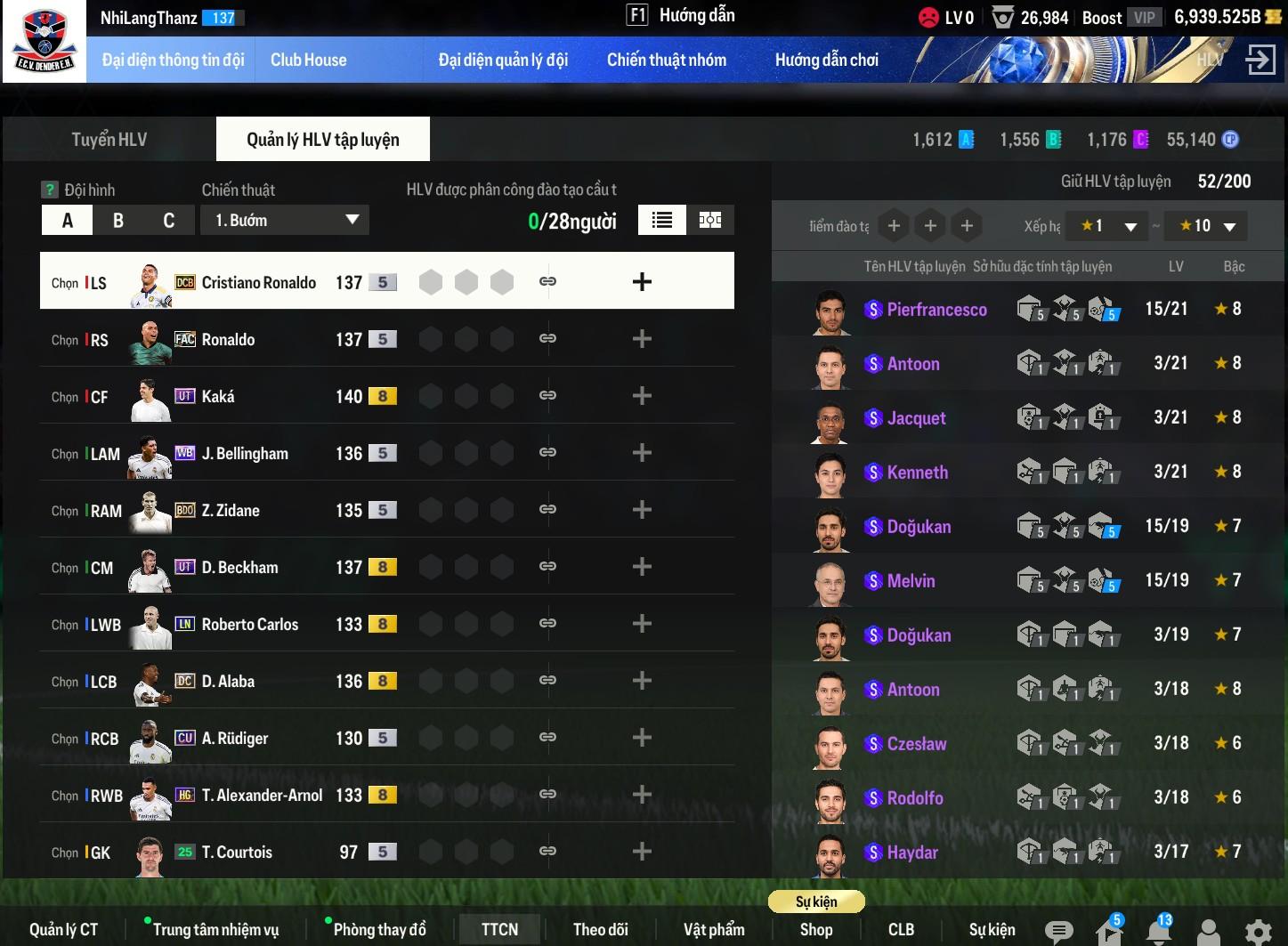This screenshot has width=1288, height=946.
Task: Open the maximum star rating dropdown
Action: 1207,226
